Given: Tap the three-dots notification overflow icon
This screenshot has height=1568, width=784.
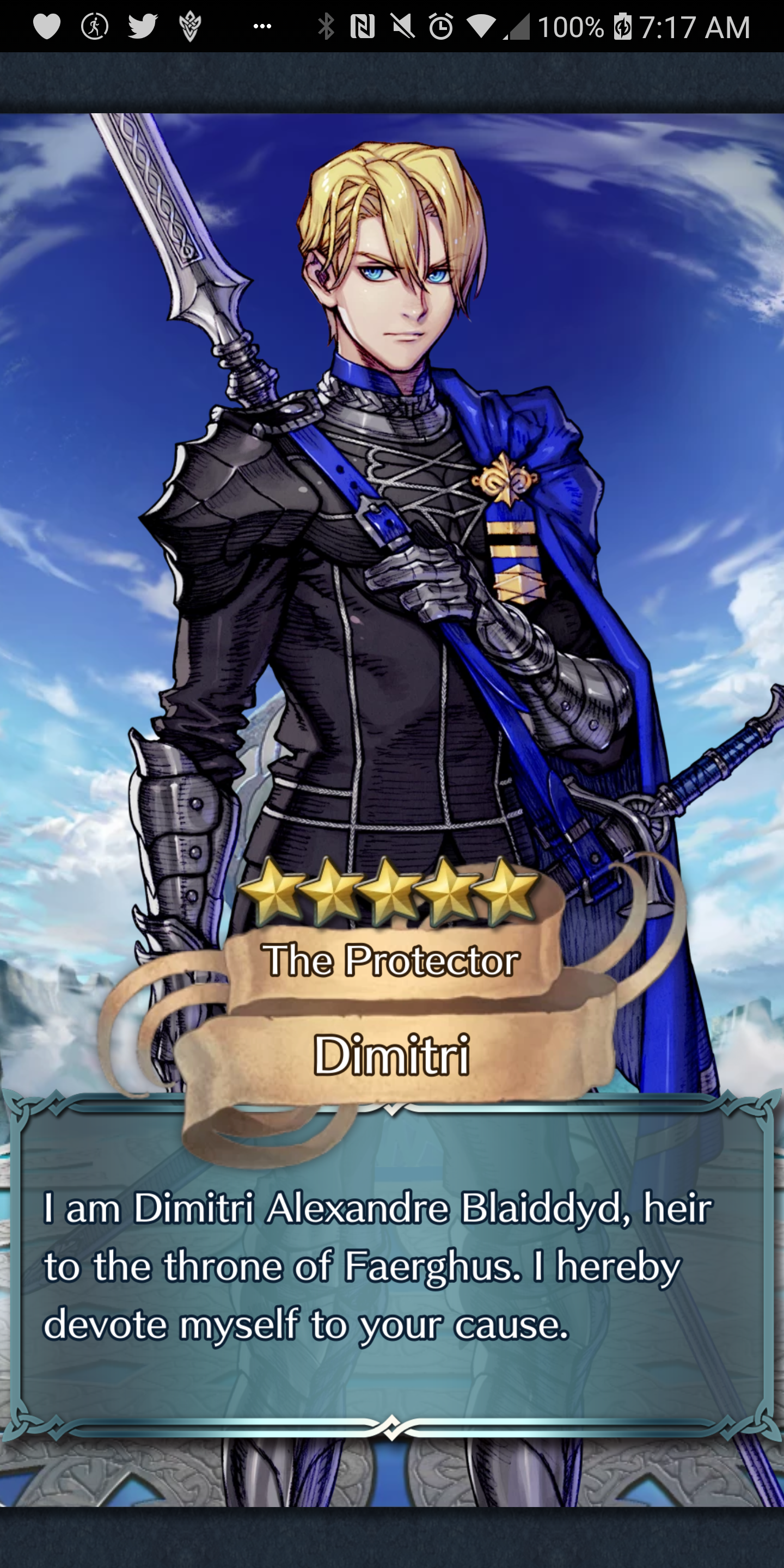Looking at the screenshot, I should click(x=262, y=26).
